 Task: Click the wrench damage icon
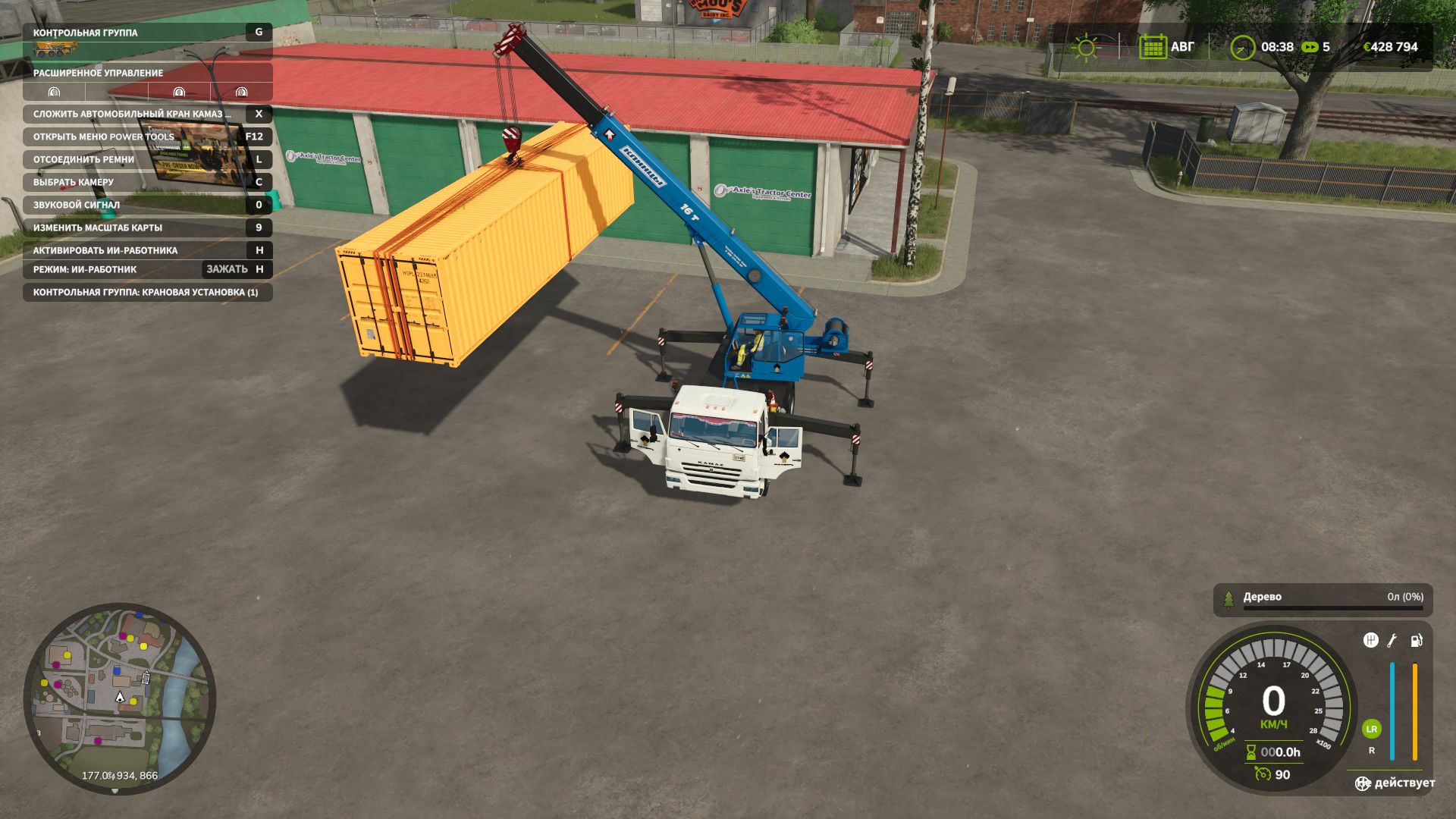(x=1392, y=641)
